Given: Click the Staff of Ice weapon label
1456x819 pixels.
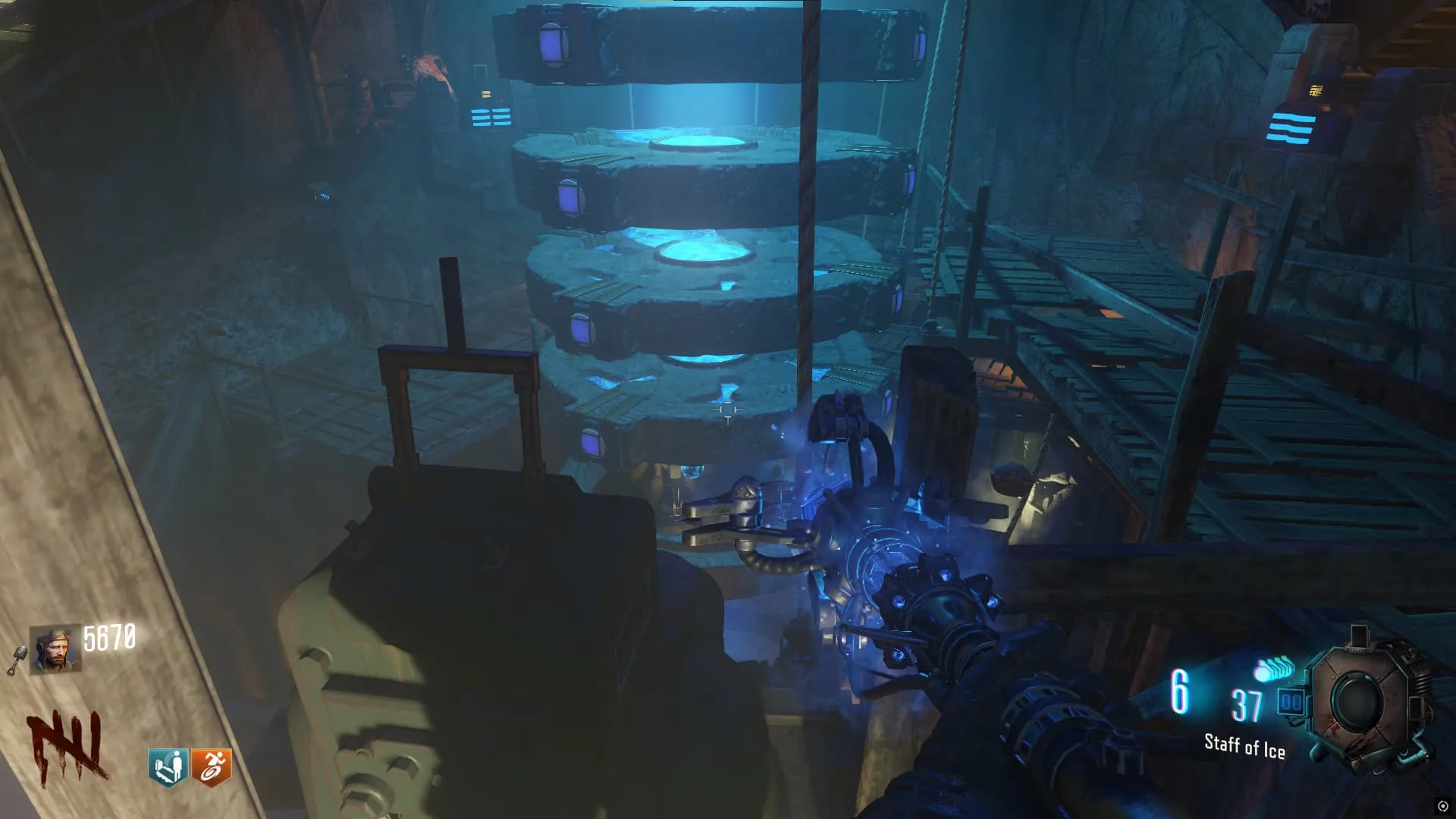Looking at the screenshot, I should (1244, 746).
